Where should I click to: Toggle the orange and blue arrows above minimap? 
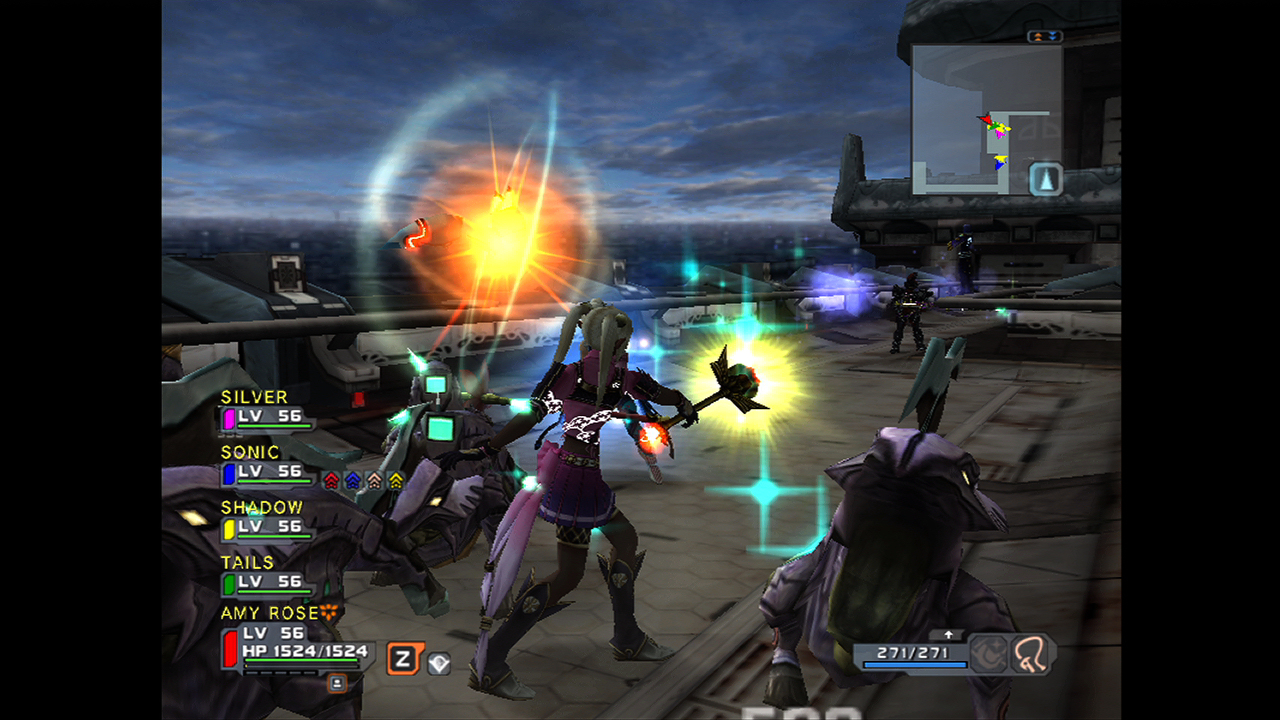[x=1045, y=37]
